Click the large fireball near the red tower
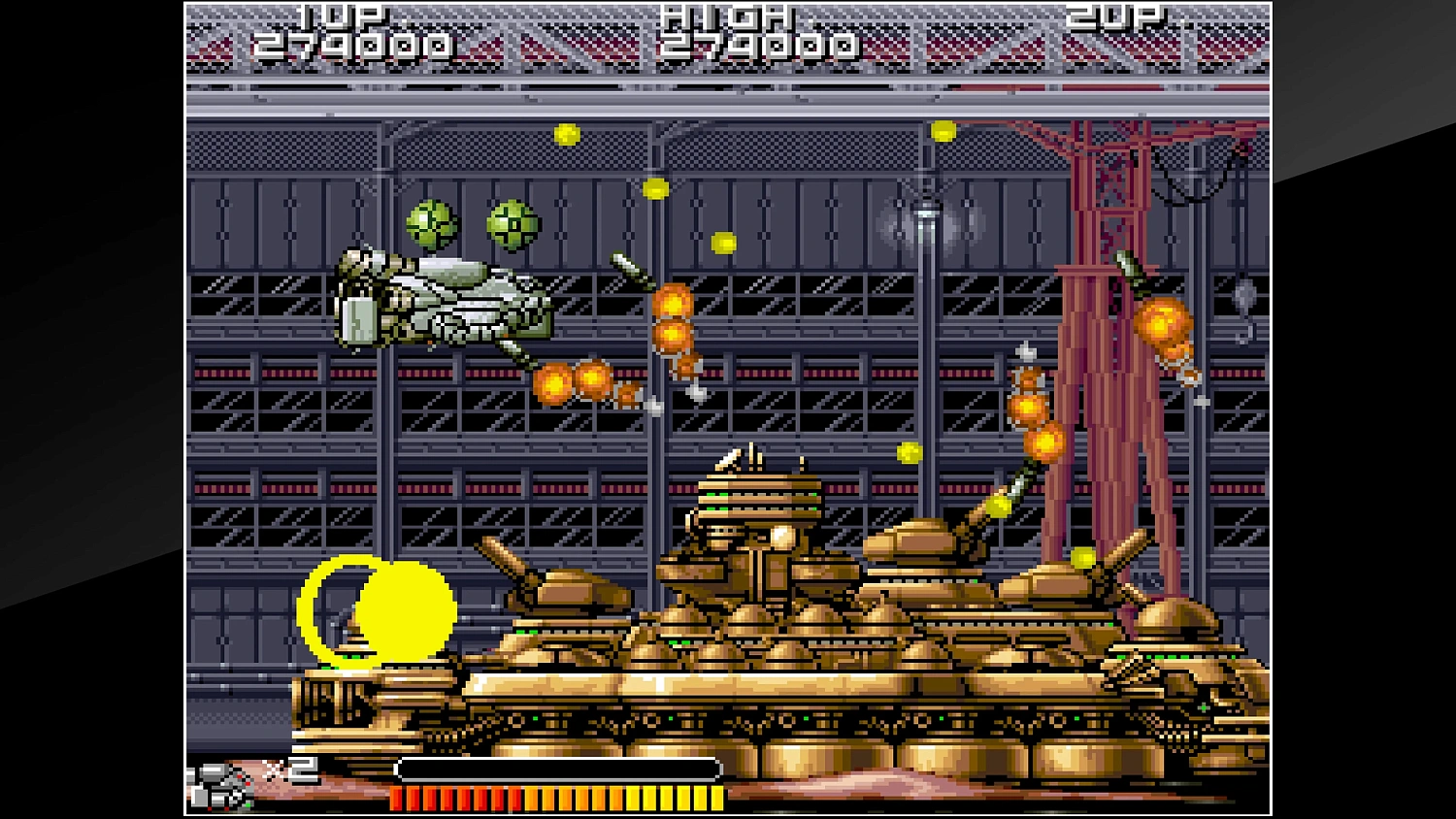The image size is (1456, 819). click(x=1161, y=322)
